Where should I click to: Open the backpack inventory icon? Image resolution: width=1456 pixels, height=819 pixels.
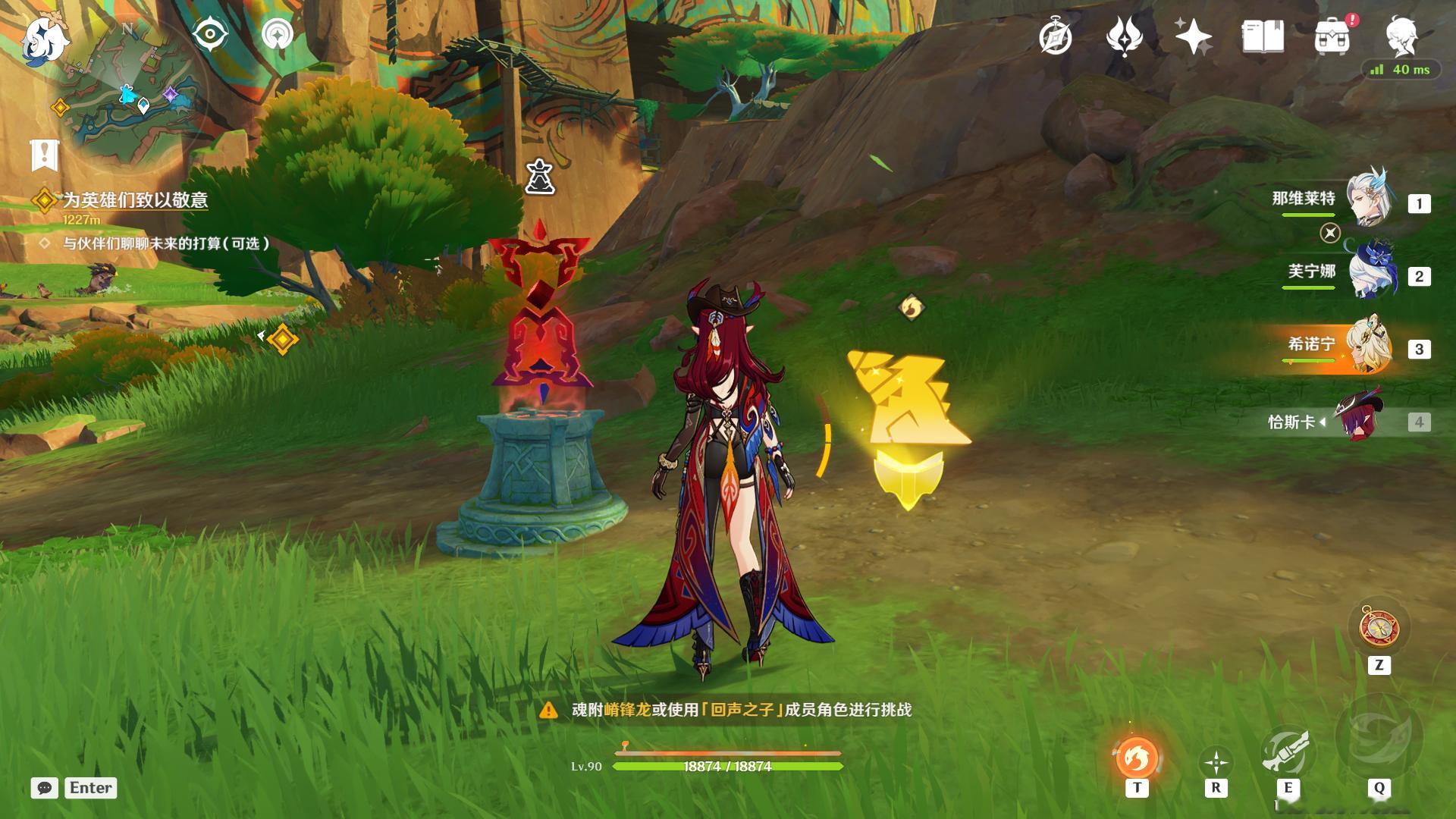tap(1332, 36)
